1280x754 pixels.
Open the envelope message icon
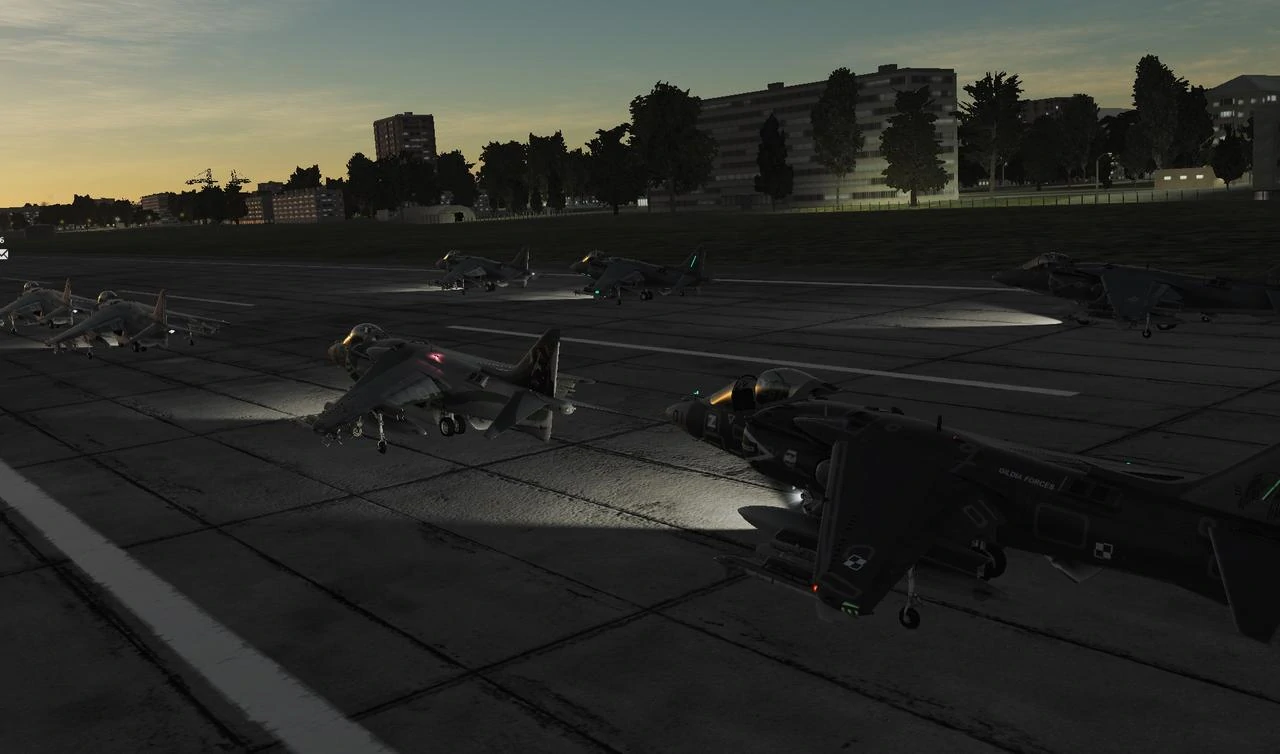4,254
